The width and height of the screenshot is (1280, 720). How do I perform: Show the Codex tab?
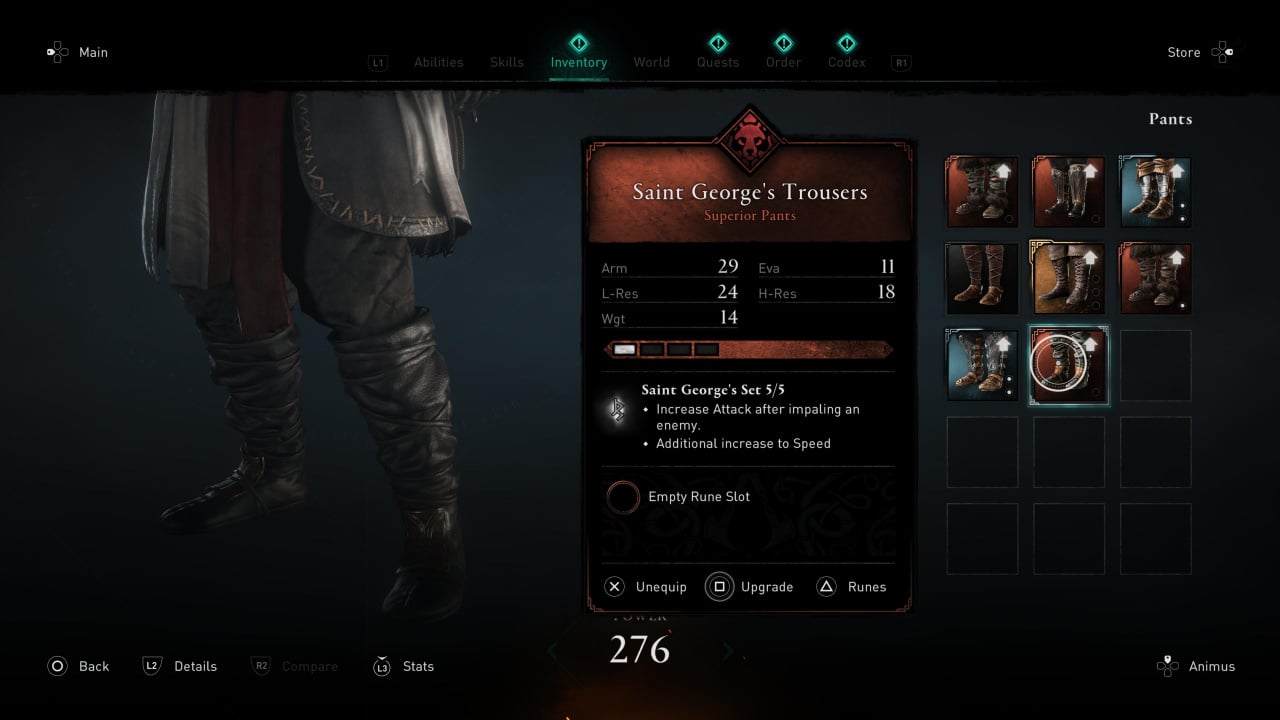[x=846, y=62]
